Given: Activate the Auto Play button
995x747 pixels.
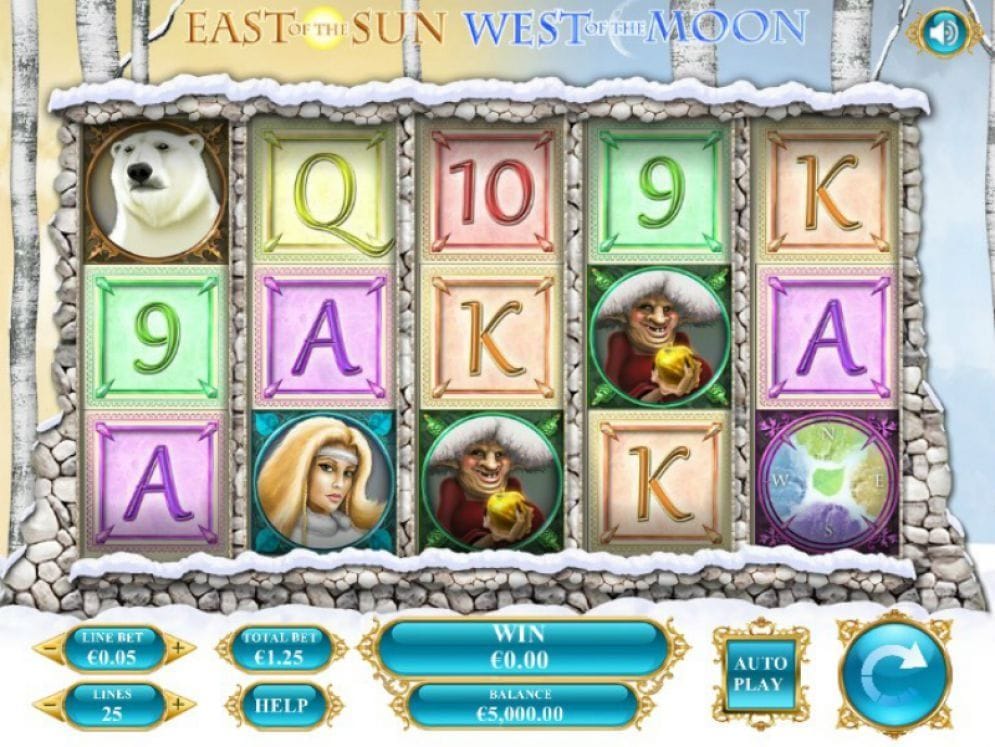Looking at the screenshot, I should click(761, 673).
